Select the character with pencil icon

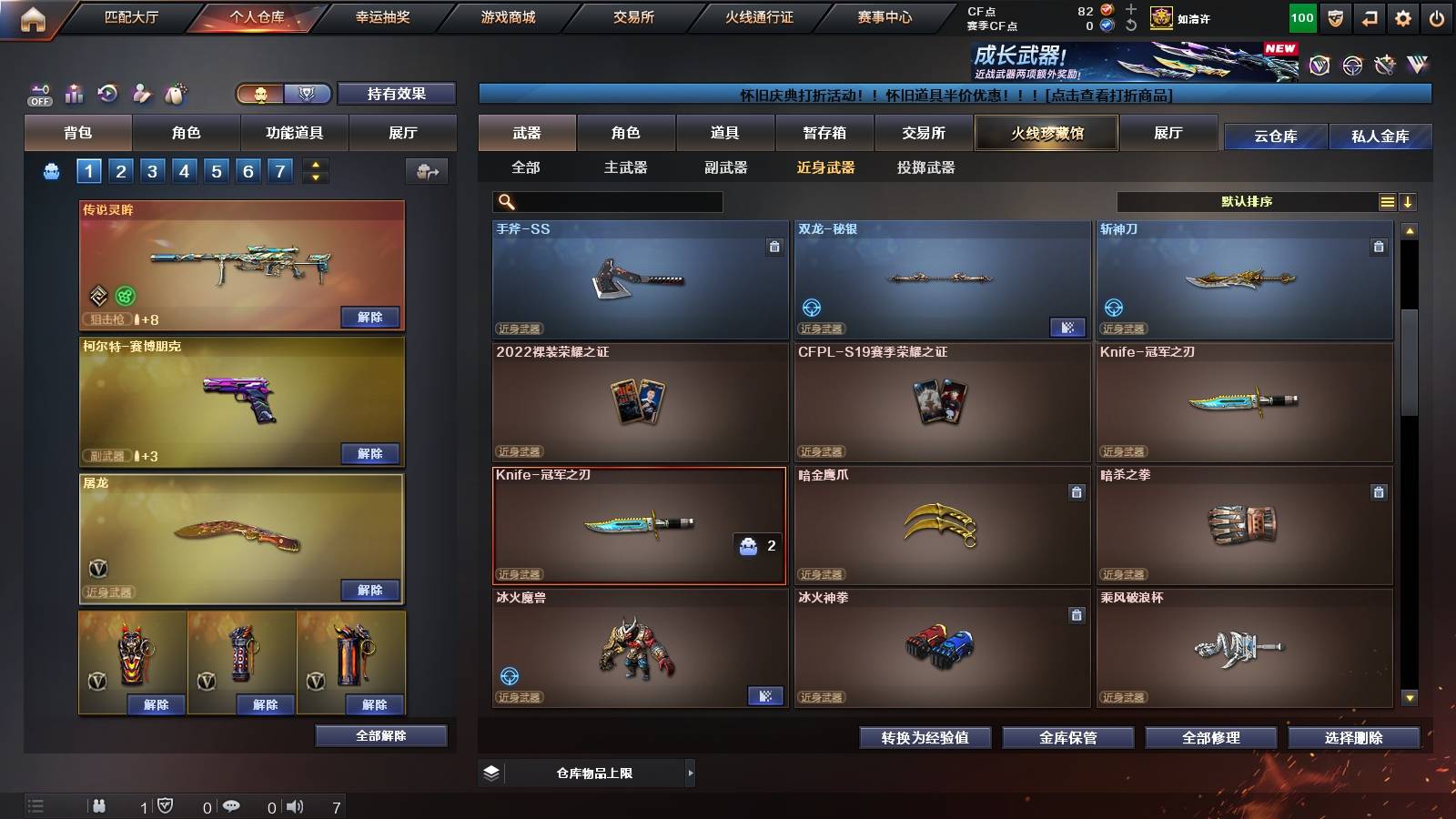140,93
